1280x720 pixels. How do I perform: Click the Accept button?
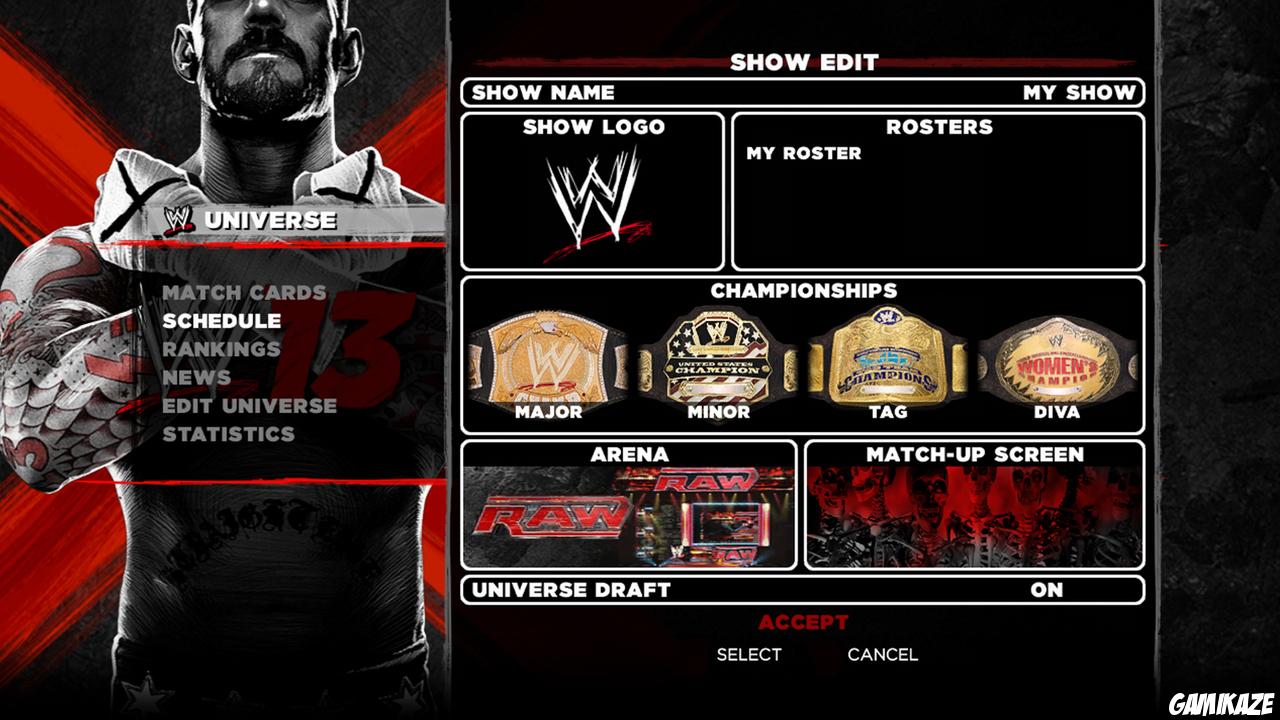(805, 621)
